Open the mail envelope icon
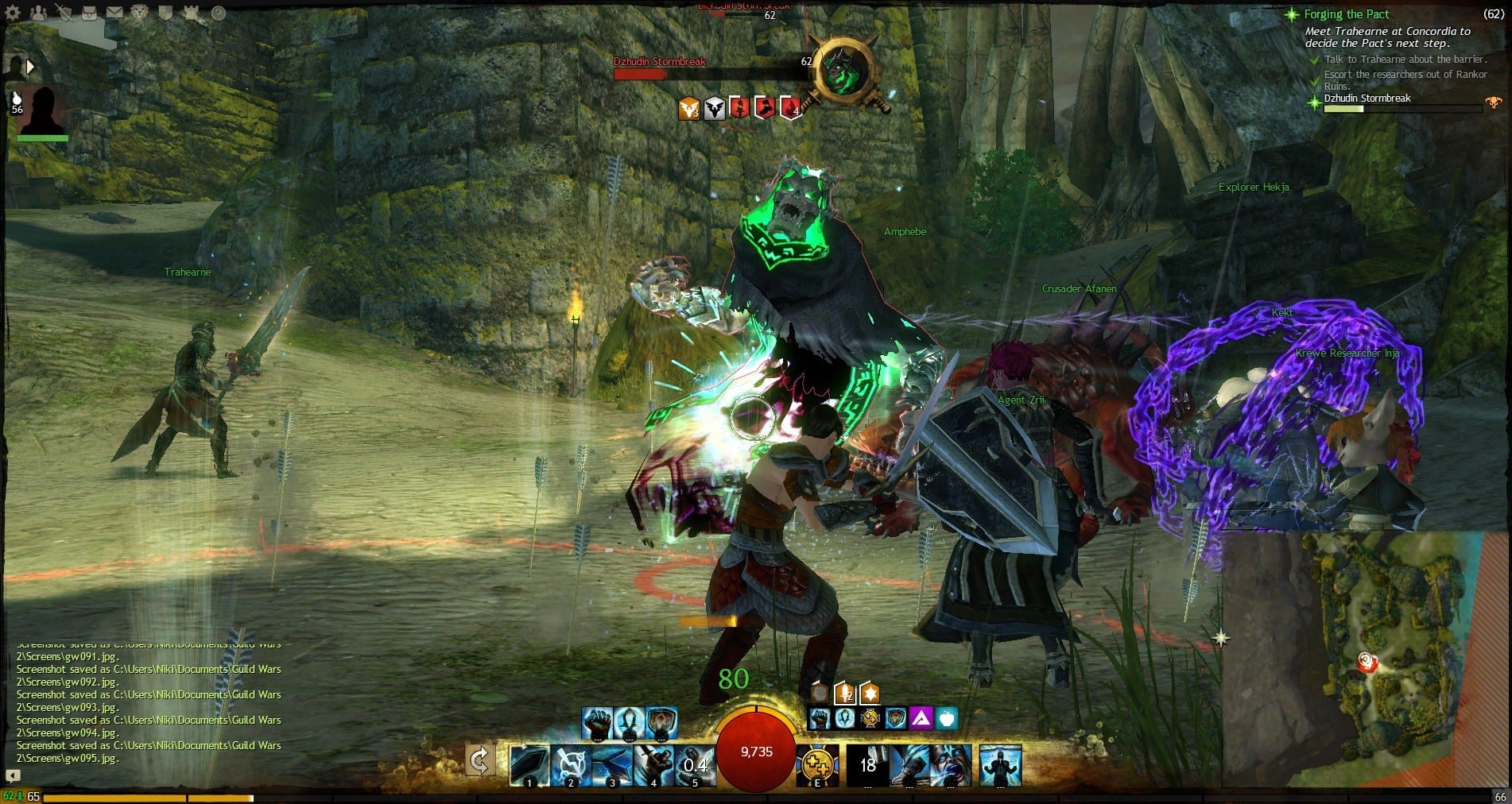The height and width of the screenshot is (804, 1512). coord(114,13)
